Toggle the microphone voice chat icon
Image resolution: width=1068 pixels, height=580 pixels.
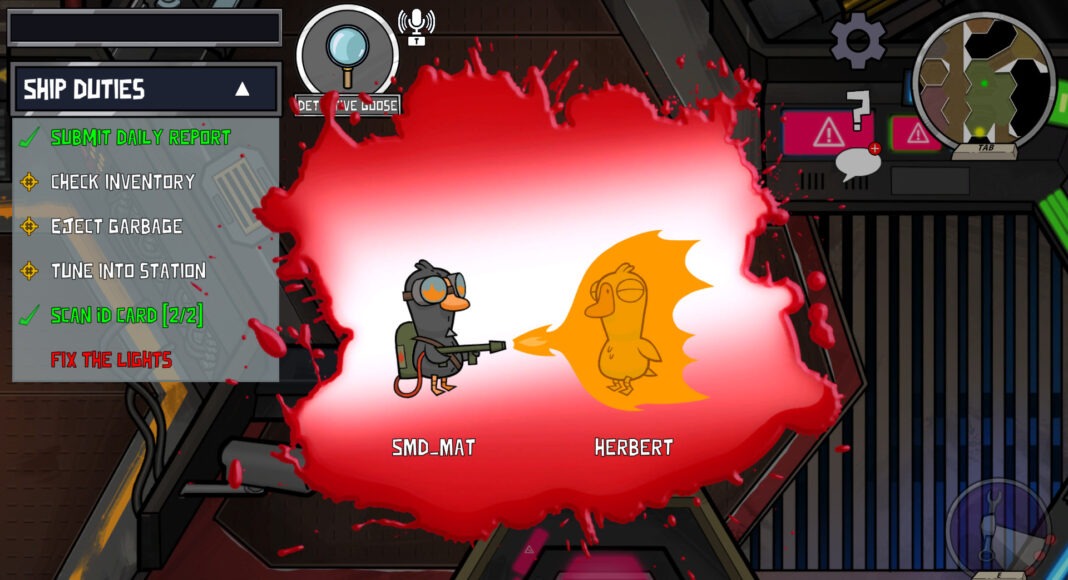(x=416, y=25)
